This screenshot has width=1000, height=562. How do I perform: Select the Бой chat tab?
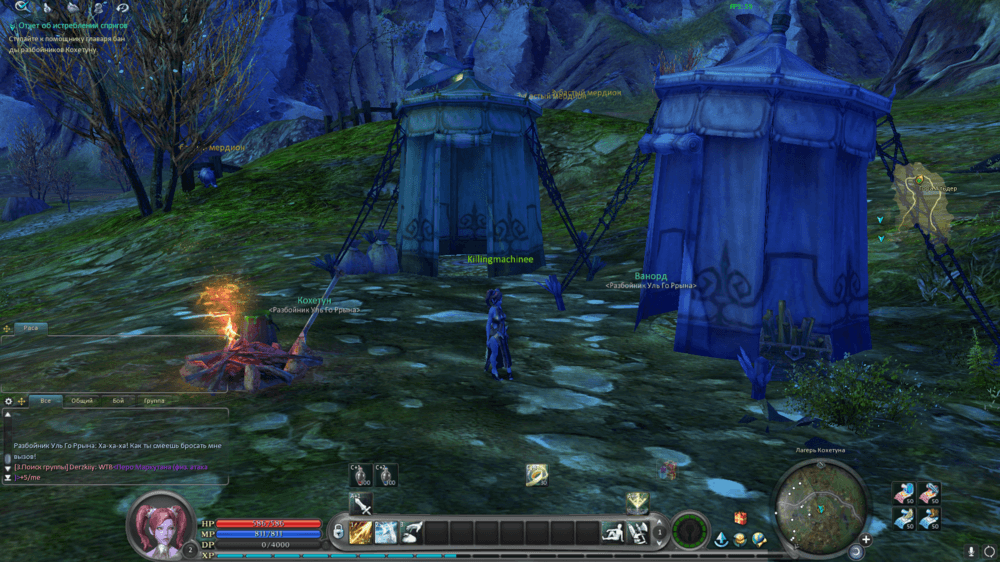point(118,400)
